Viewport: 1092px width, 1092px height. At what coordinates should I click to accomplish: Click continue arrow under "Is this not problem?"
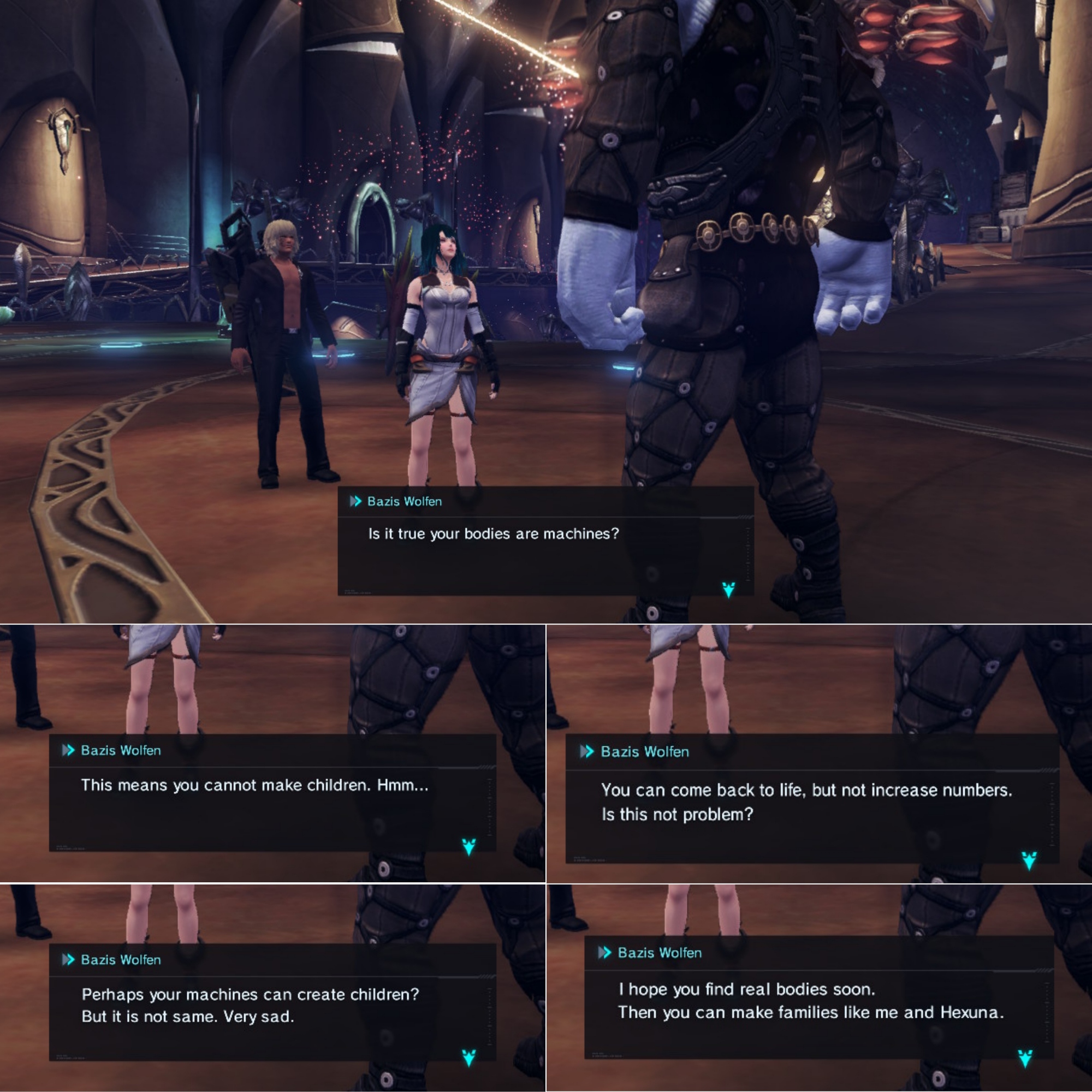coord(1029,860)
